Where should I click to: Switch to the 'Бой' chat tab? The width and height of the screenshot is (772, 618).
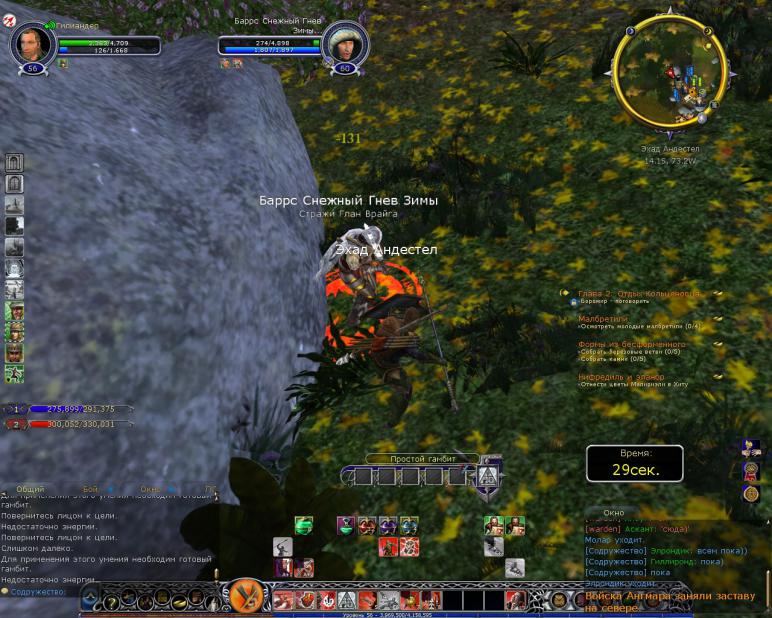click(91, 489)
